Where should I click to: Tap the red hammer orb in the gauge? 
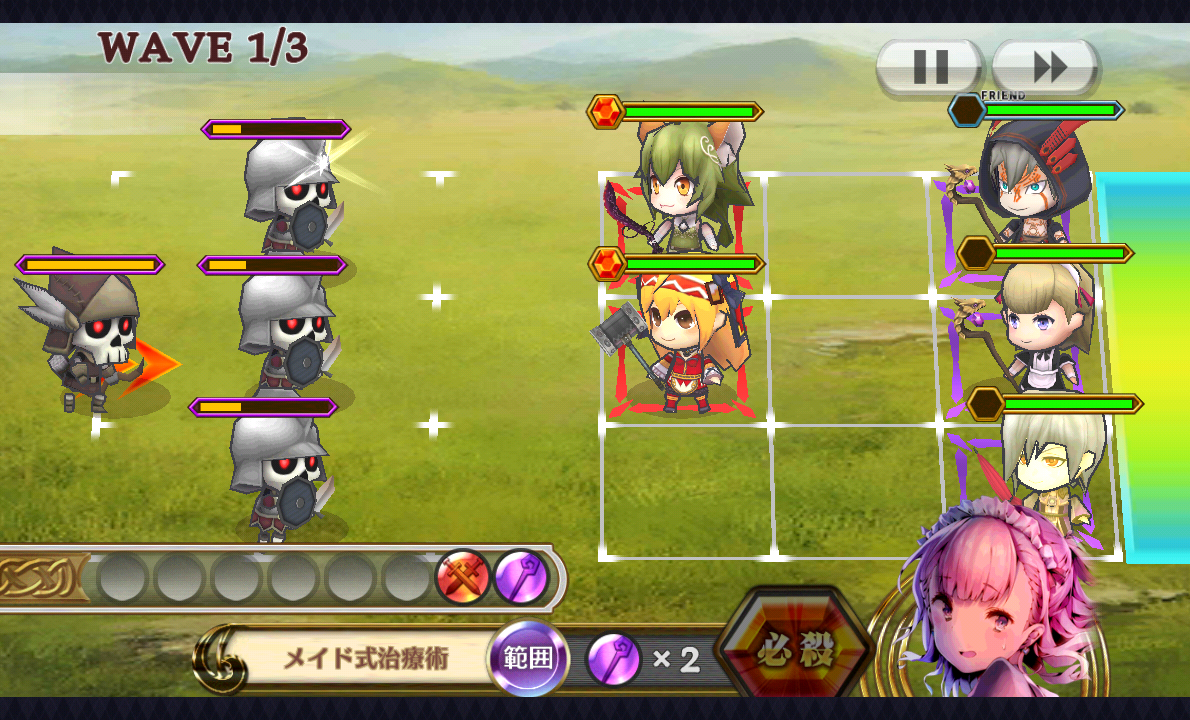[462, 578]
